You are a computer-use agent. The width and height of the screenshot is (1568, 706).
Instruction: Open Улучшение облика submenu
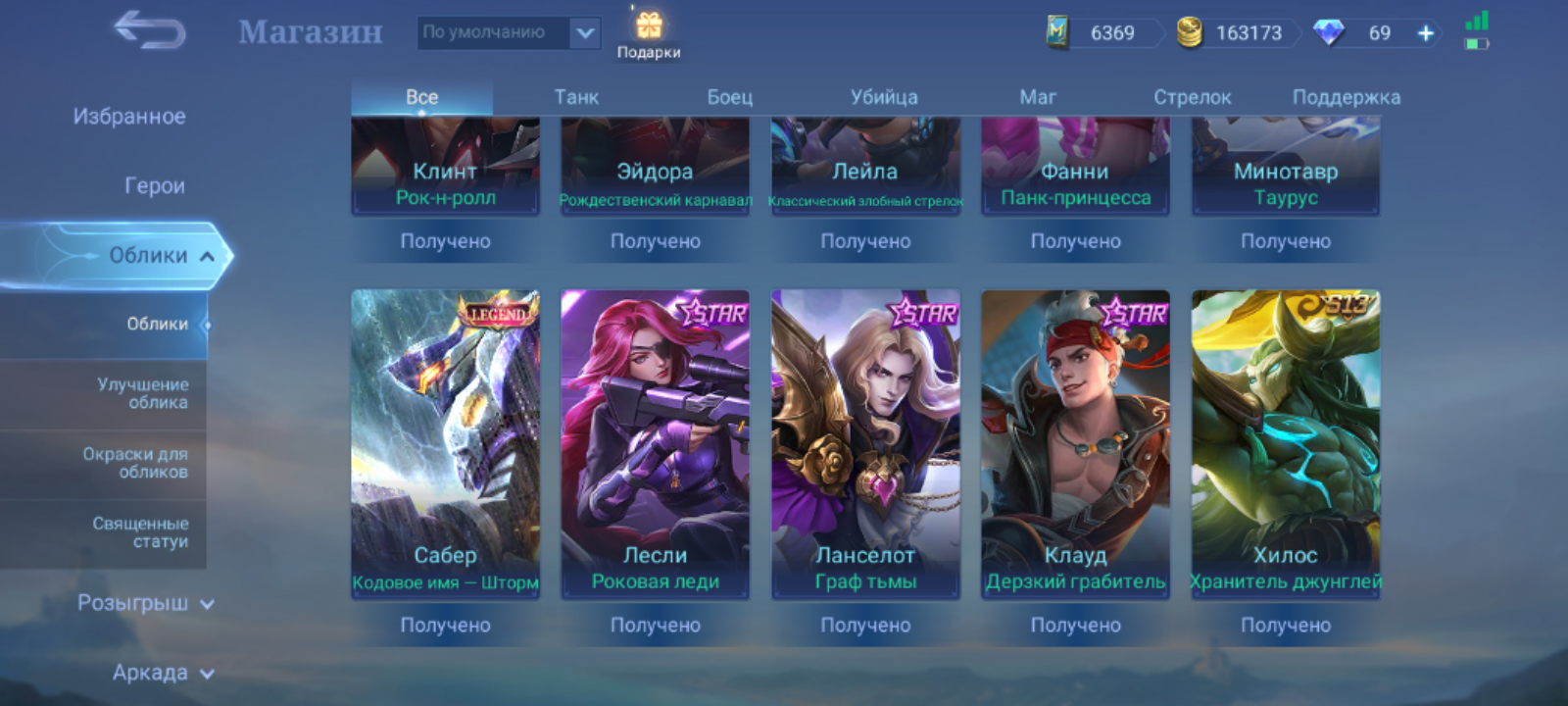point(142,393)
